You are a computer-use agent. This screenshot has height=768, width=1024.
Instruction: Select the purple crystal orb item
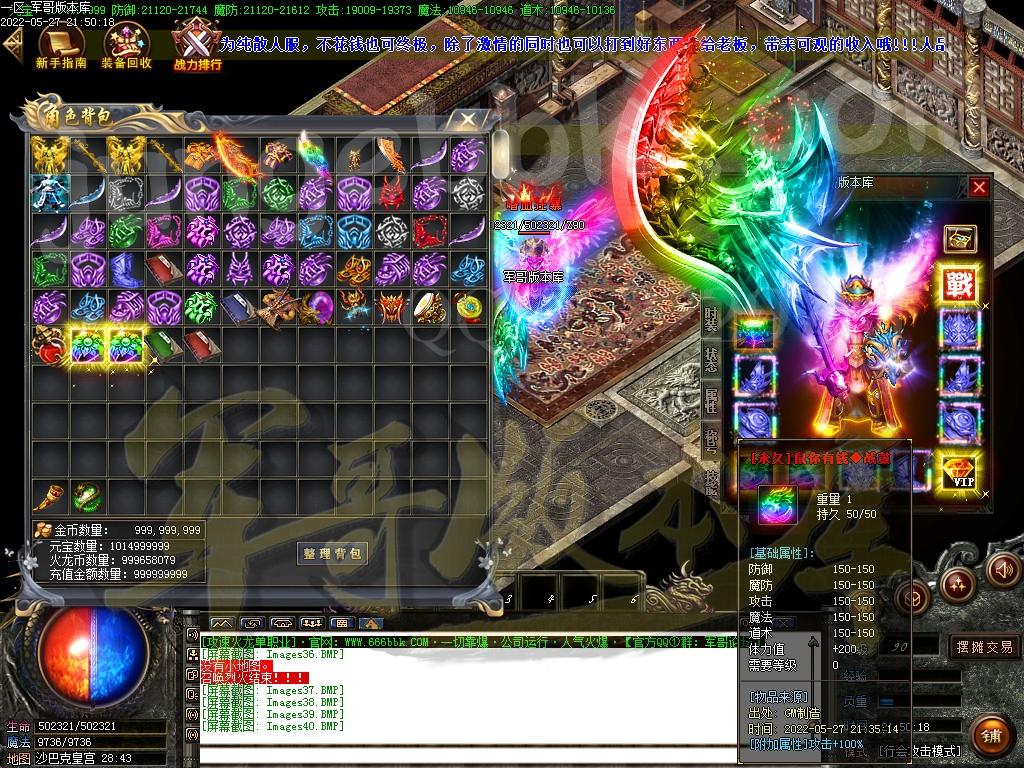[319, 305]
